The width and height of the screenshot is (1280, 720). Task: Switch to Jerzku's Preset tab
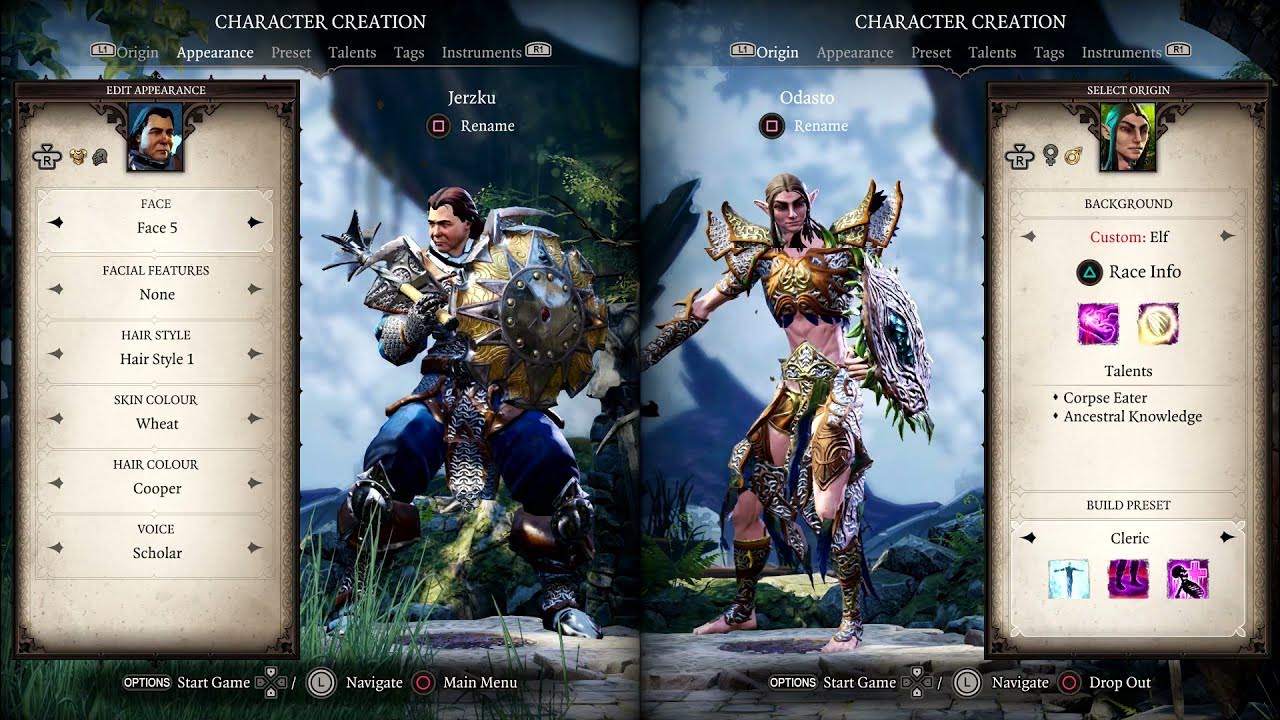(291, 52)
